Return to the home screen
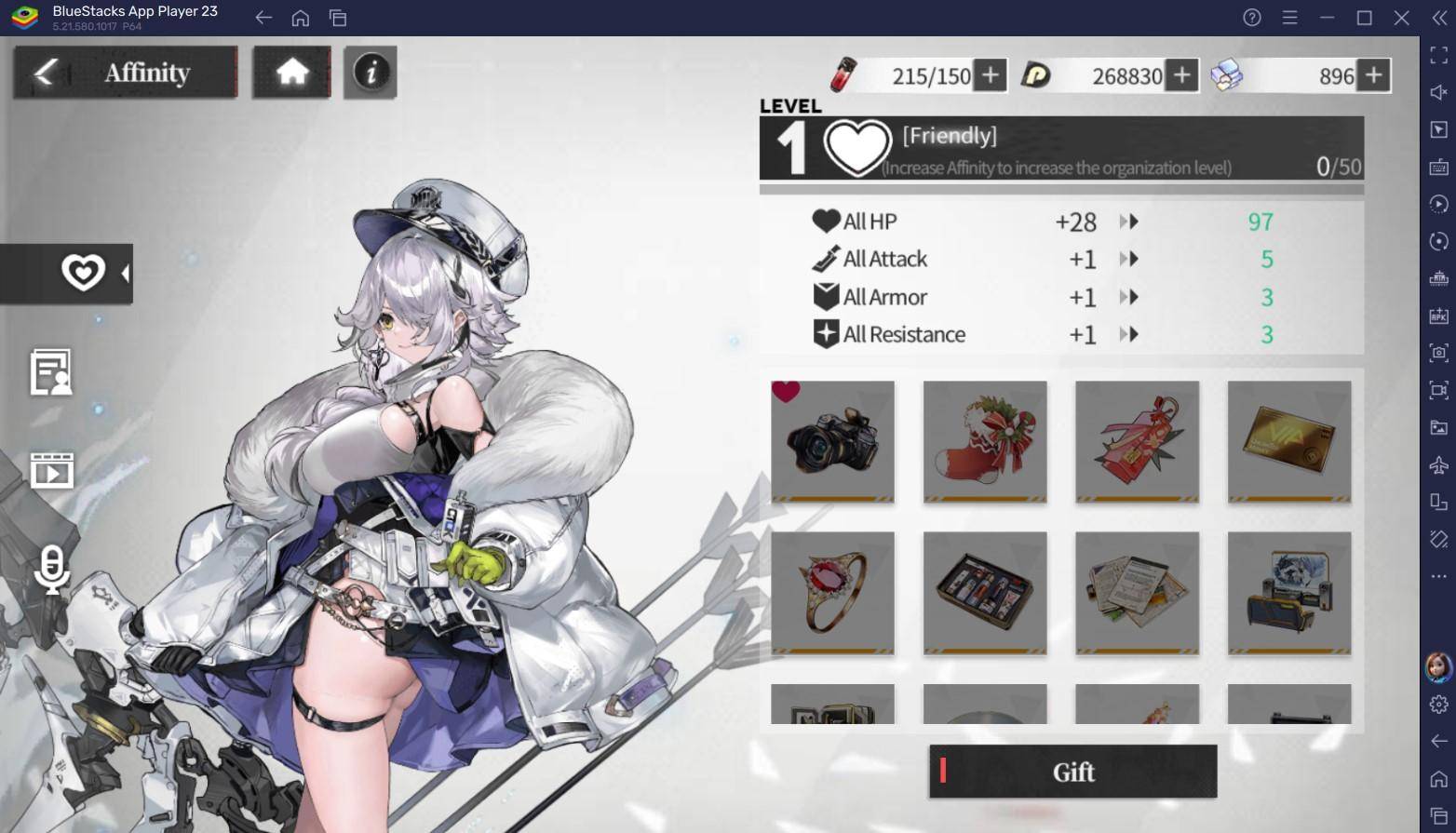 [291, 73]
